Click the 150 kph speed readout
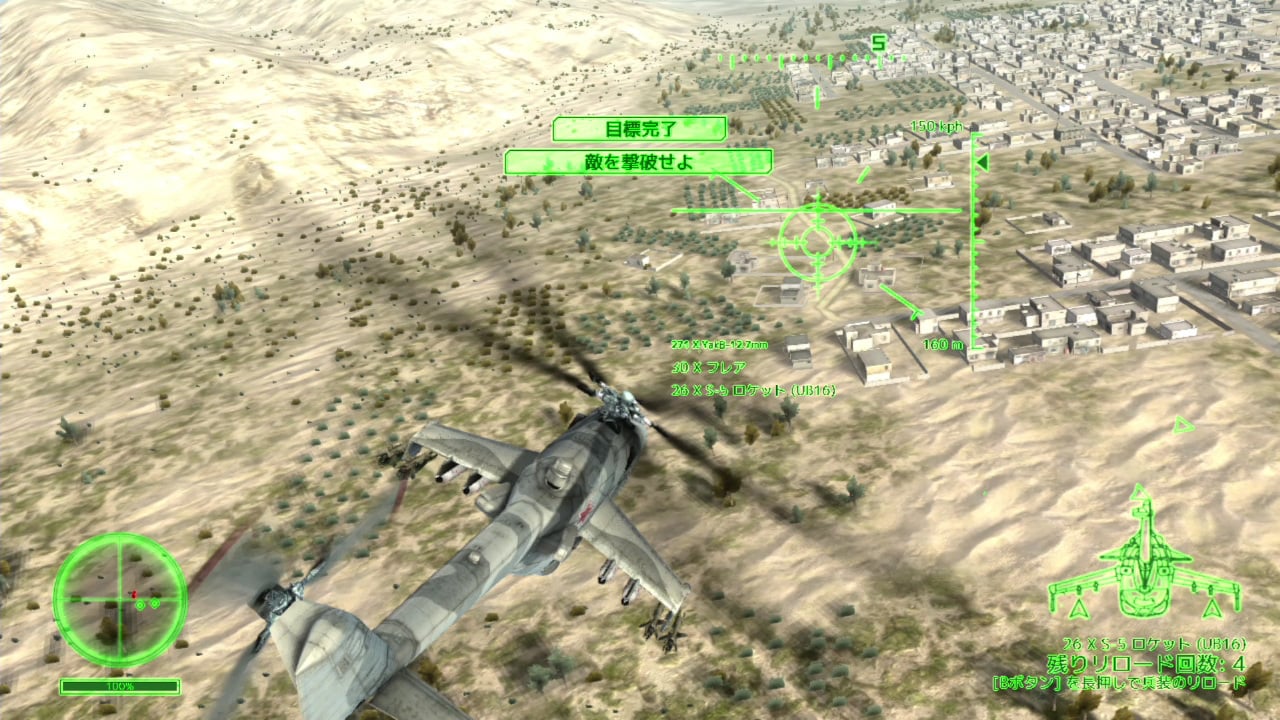 point(935,126)
